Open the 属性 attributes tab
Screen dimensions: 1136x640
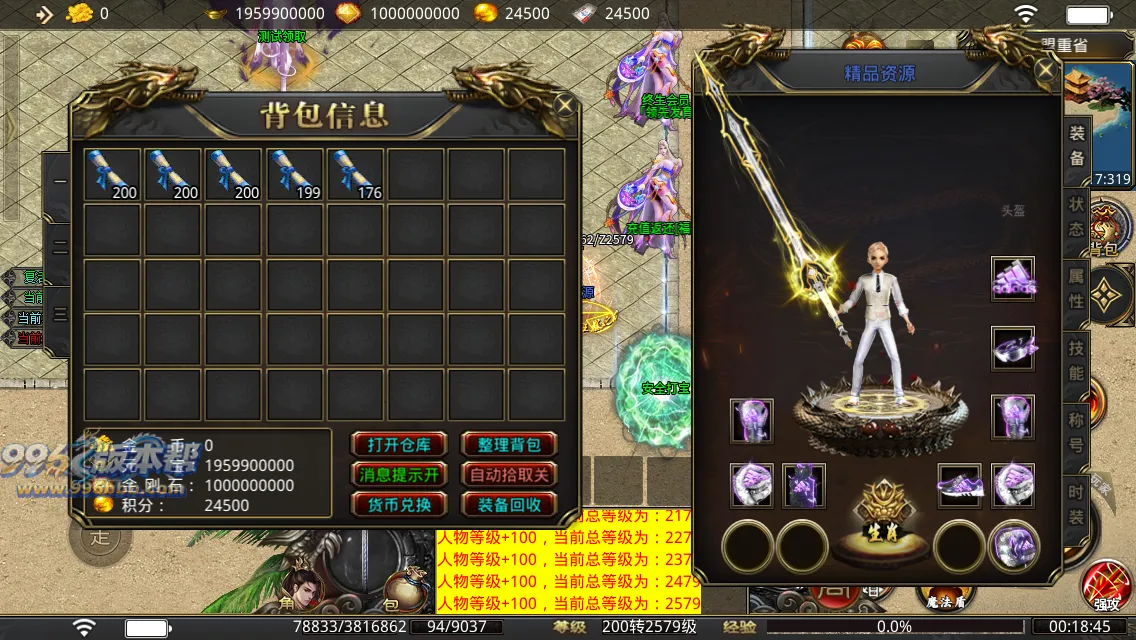(1076, 288)
